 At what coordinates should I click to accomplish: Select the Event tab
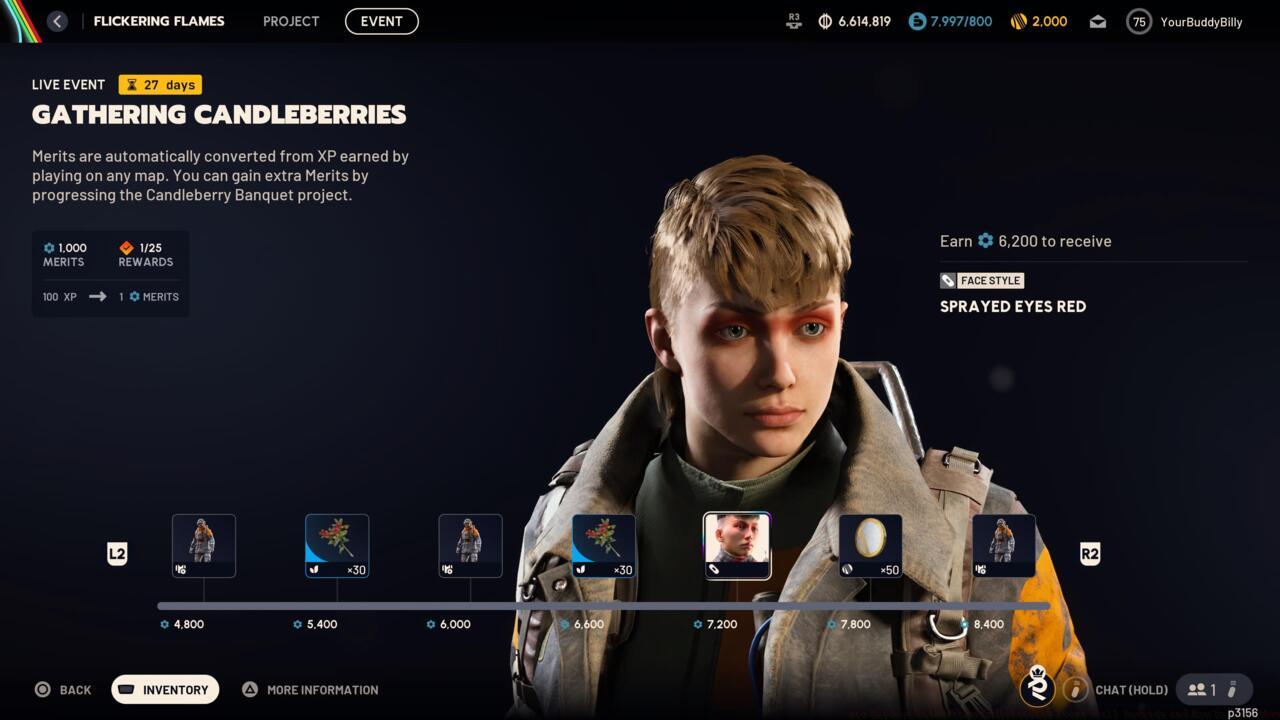[381, 21]
